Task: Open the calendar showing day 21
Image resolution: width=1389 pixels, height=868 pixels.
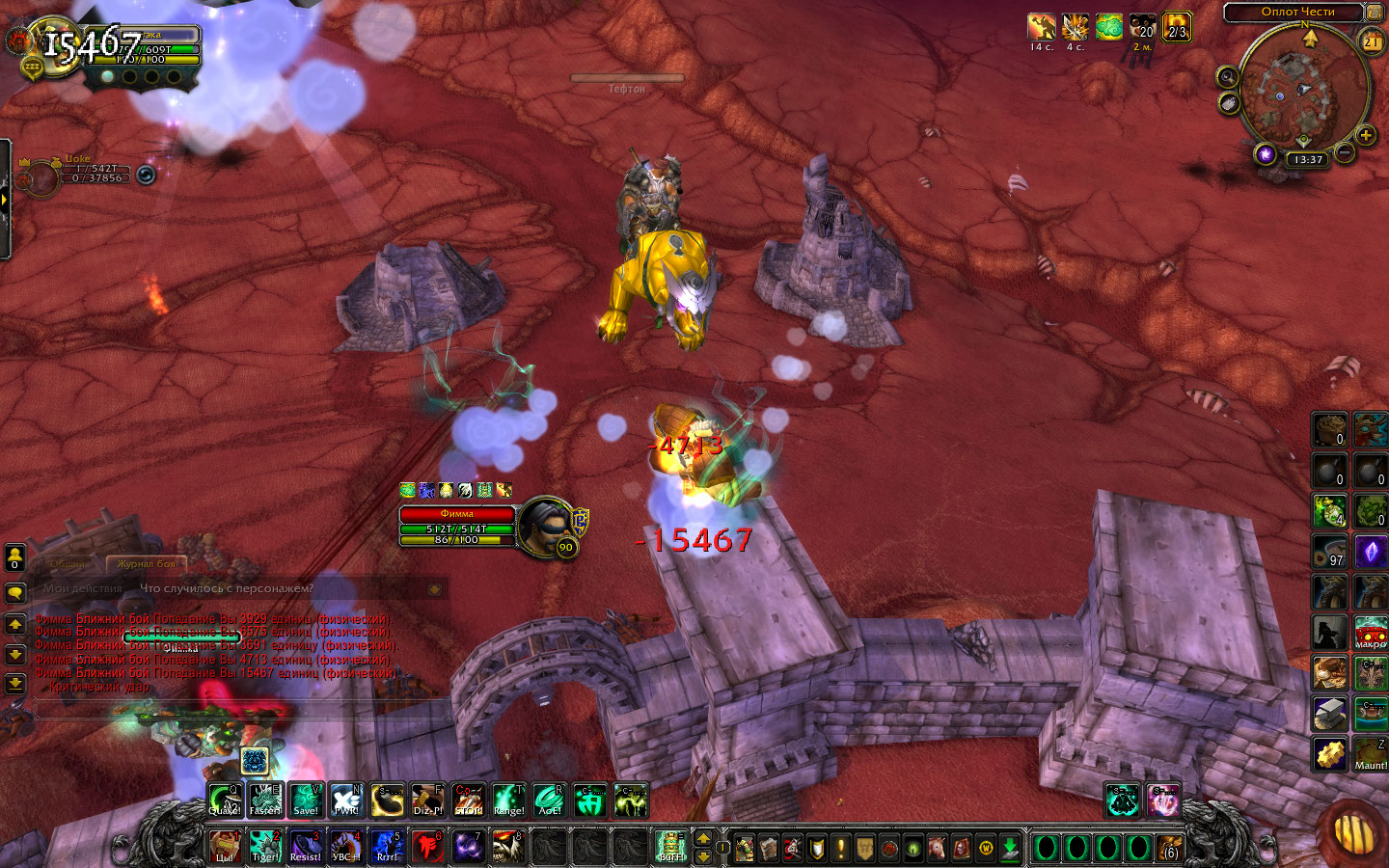Action: coord(1371,41)
